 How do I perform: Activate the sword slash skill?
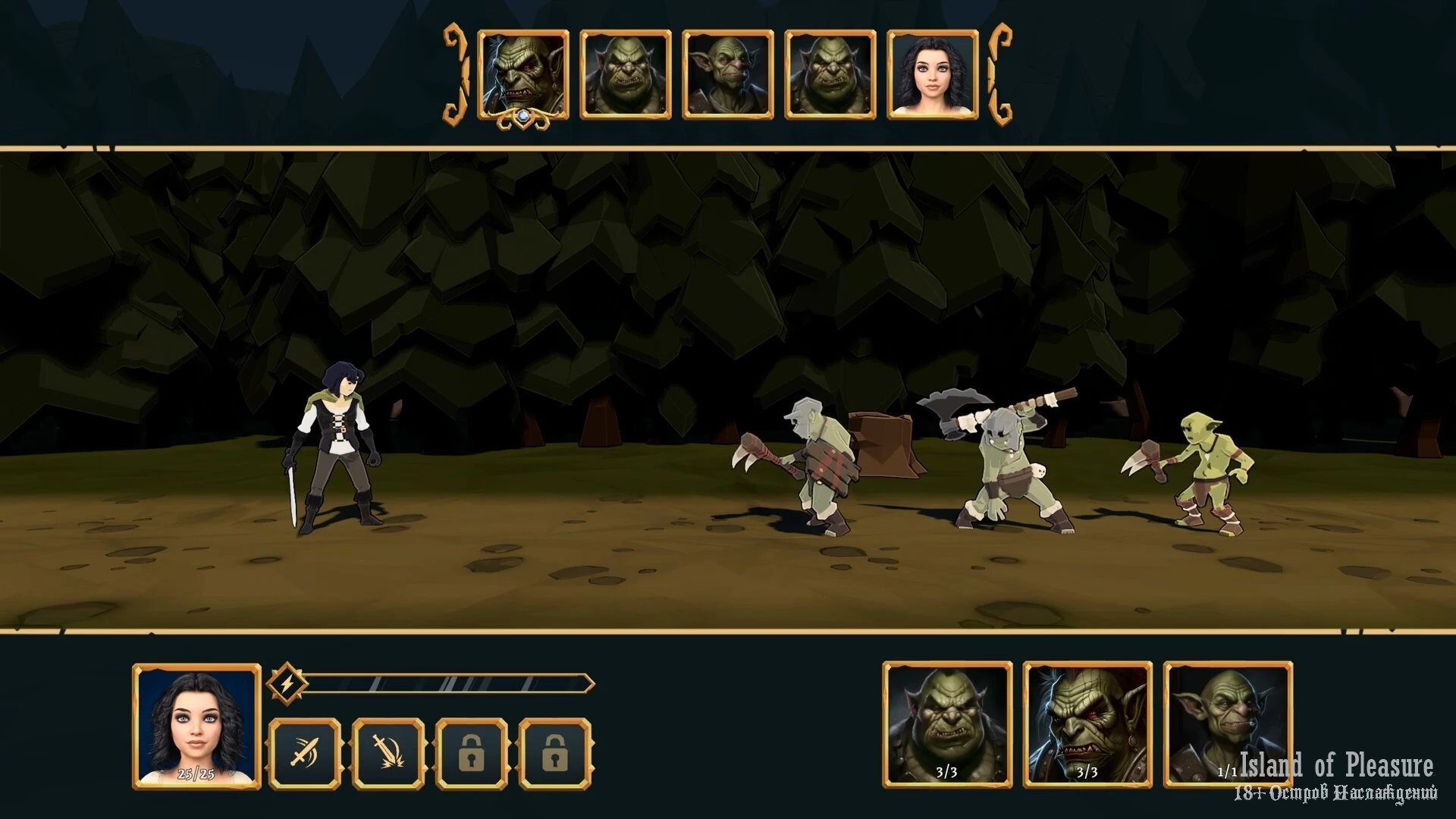(305, 754)
